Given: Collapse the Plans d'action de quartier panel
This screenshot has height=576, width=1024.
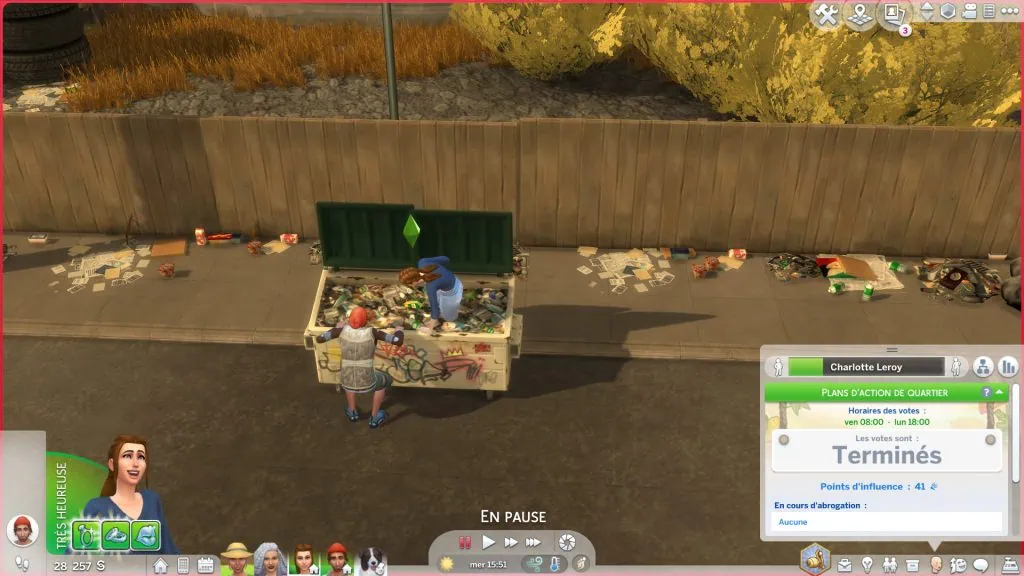Looking at the screenshot, I should pos(1001,393).
